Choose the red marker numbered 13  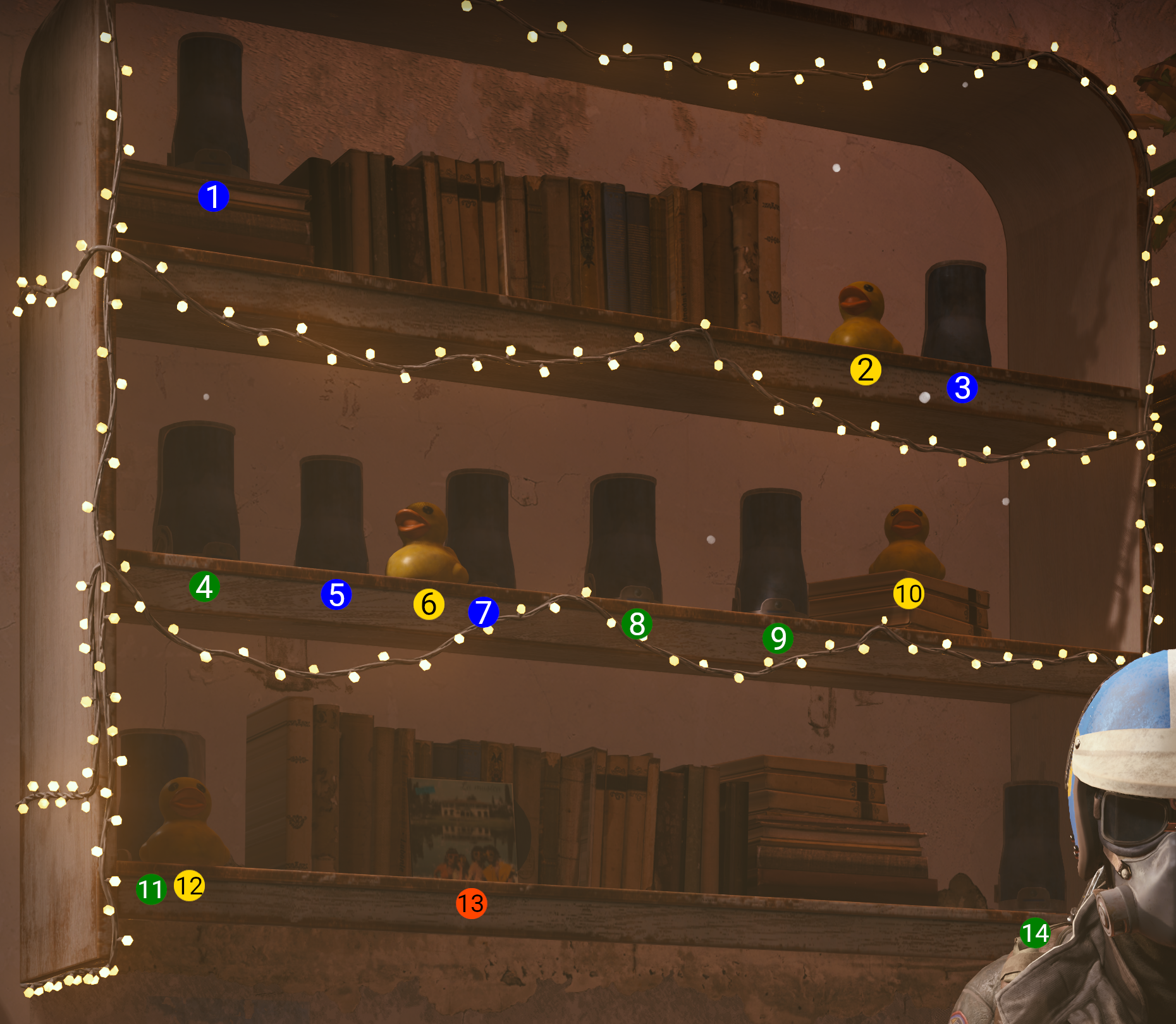[x=471, y=903]
